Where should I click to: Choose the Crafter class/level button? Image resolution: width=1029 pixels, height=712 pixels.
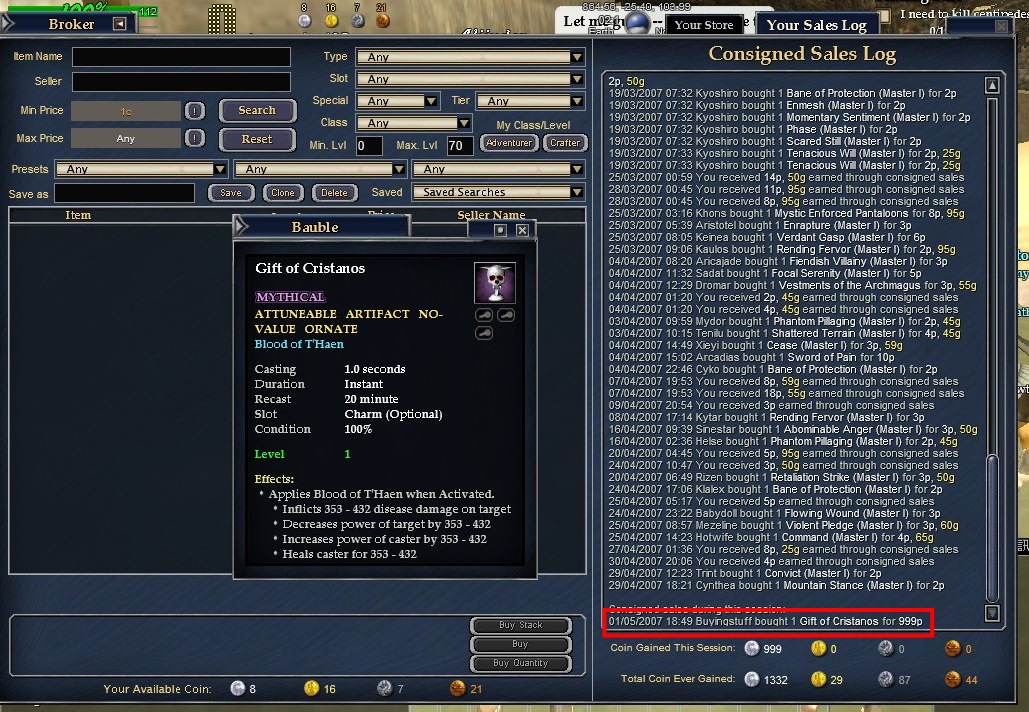click(x=564, y=143)
